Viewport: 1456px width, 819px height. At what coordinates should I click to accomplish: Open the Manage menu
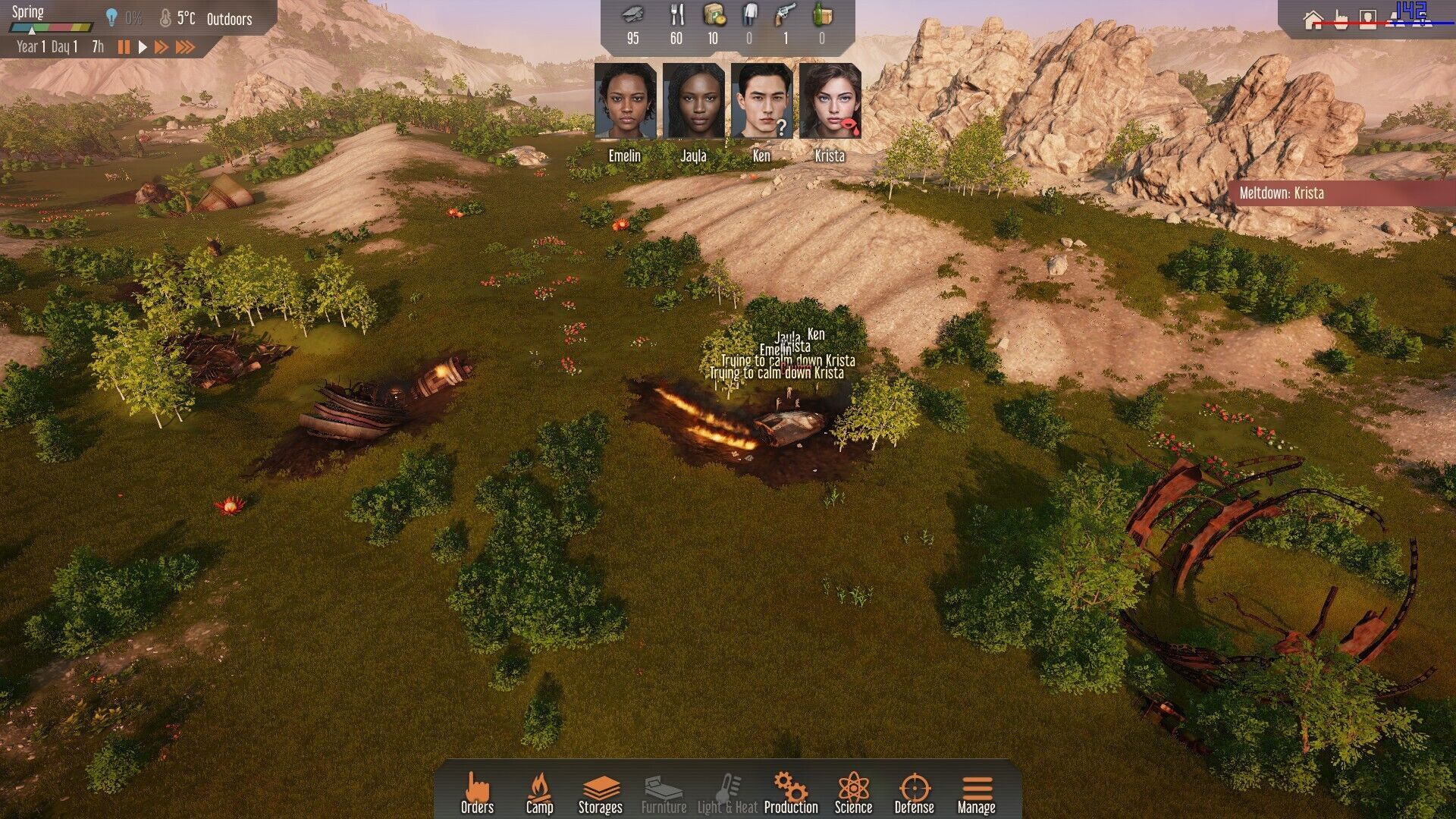[x=976, y=793]
